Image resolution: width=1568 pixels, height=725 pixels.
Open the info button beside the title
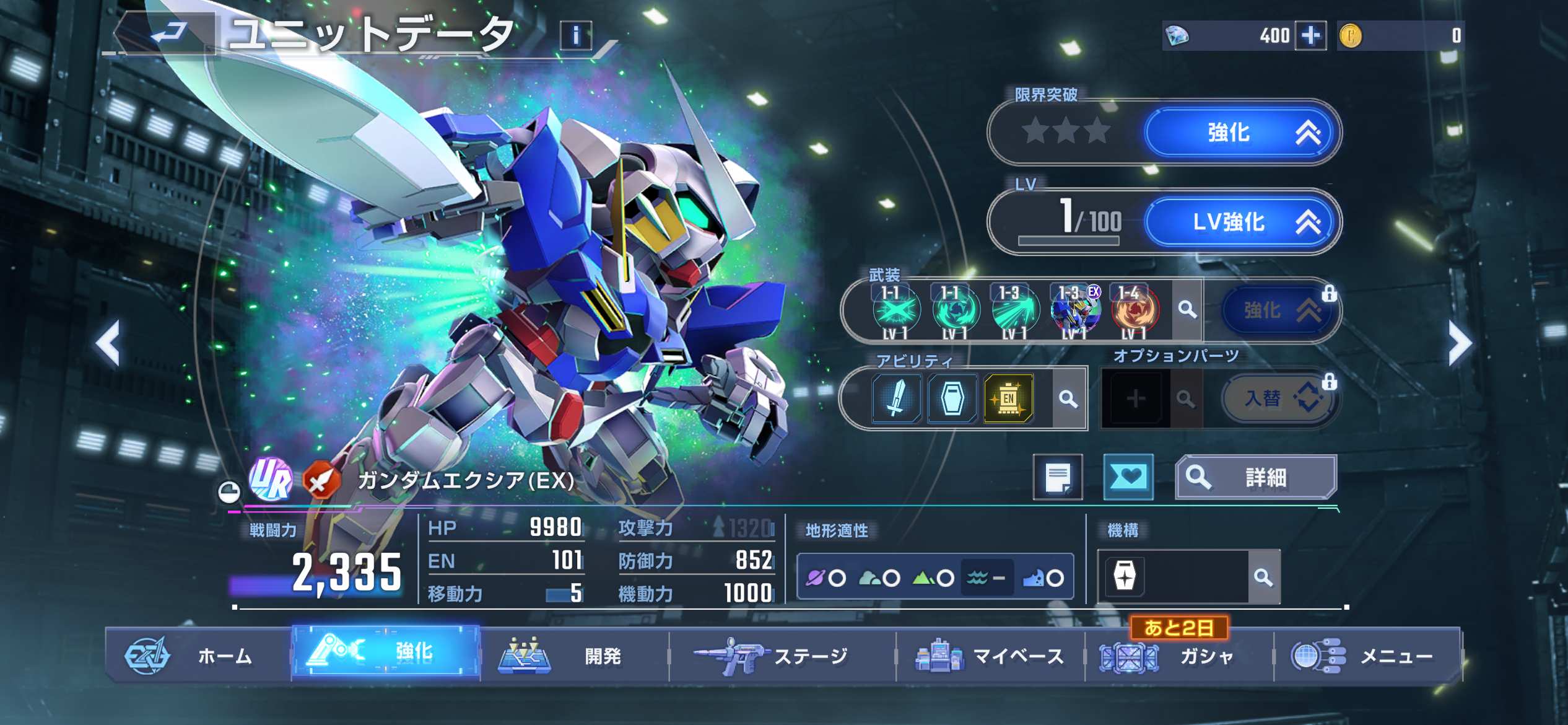575,35
